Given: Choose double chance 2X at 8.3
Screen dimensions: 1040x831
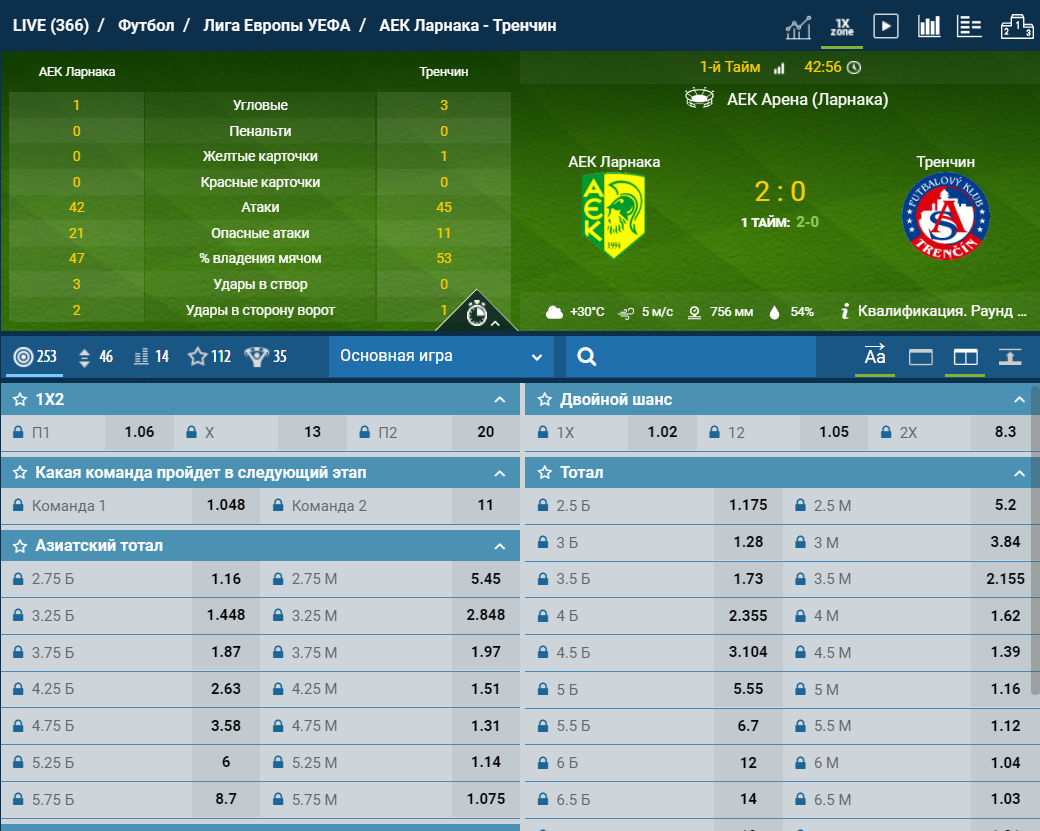Looking at the screenshot, I should coord(1005,432).
